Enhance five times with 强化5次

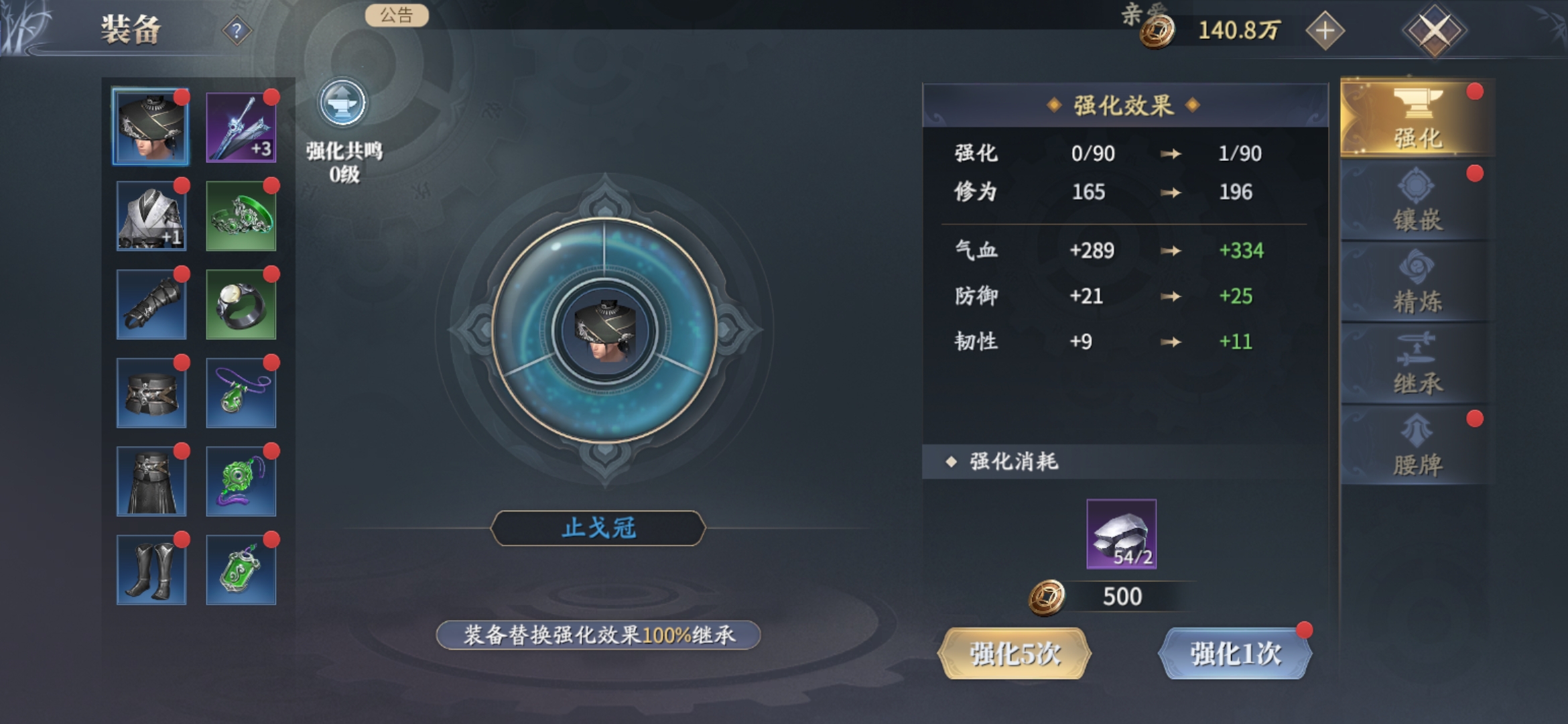tap(1015, 654)
